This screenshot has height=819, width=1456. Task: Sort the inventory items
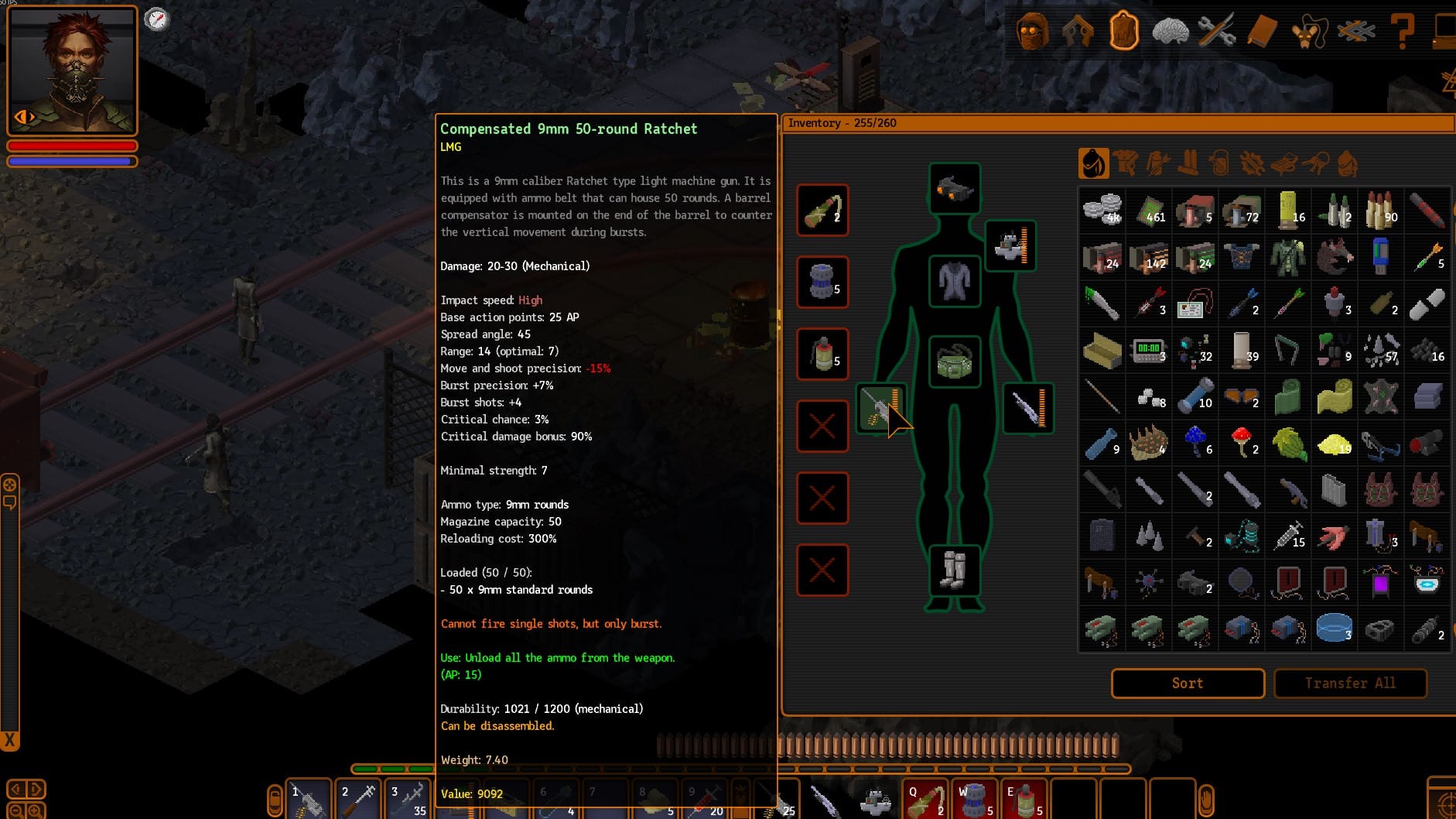(1188, 683)
